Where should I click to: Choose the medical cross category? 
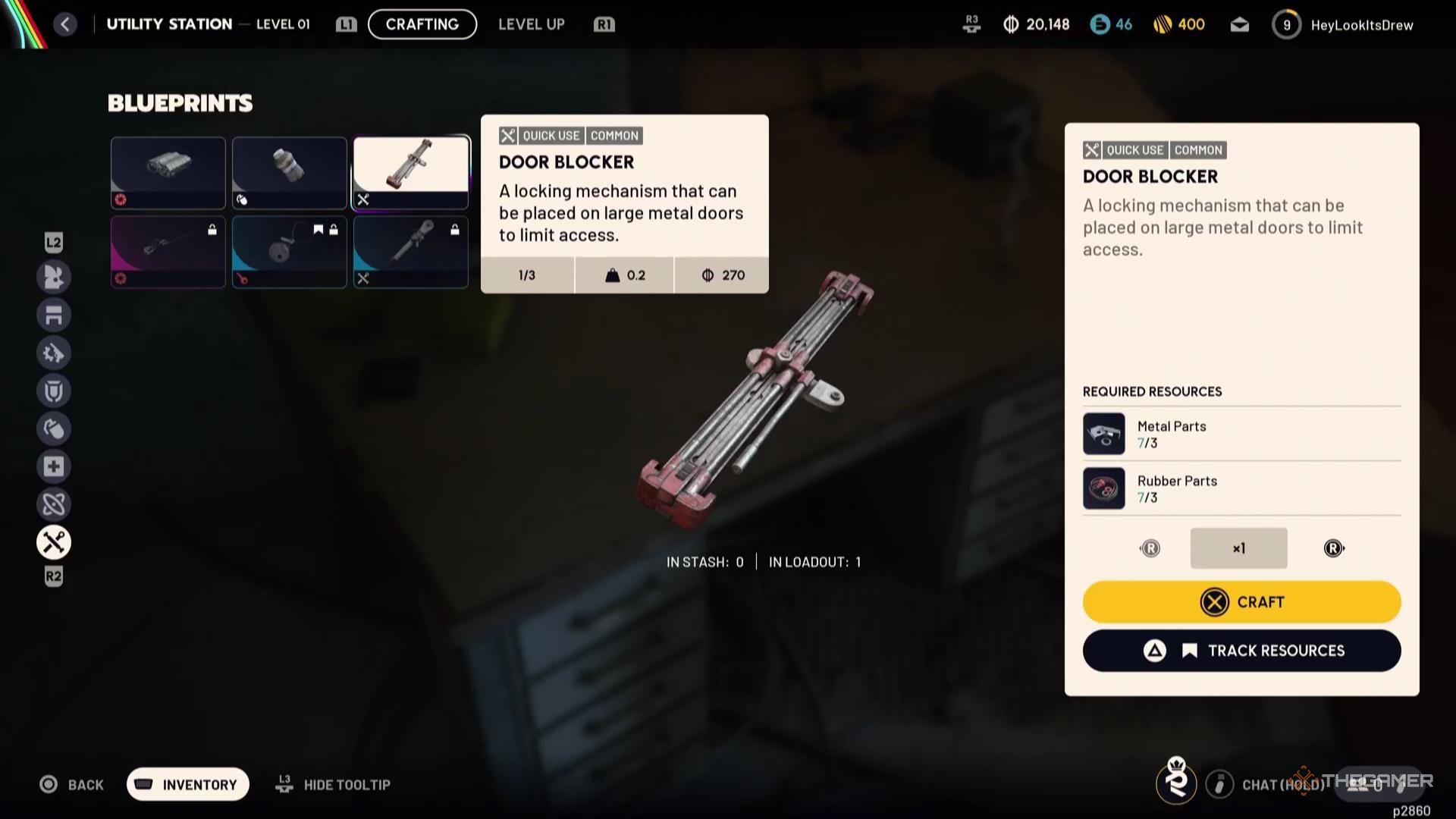(54, 466)
